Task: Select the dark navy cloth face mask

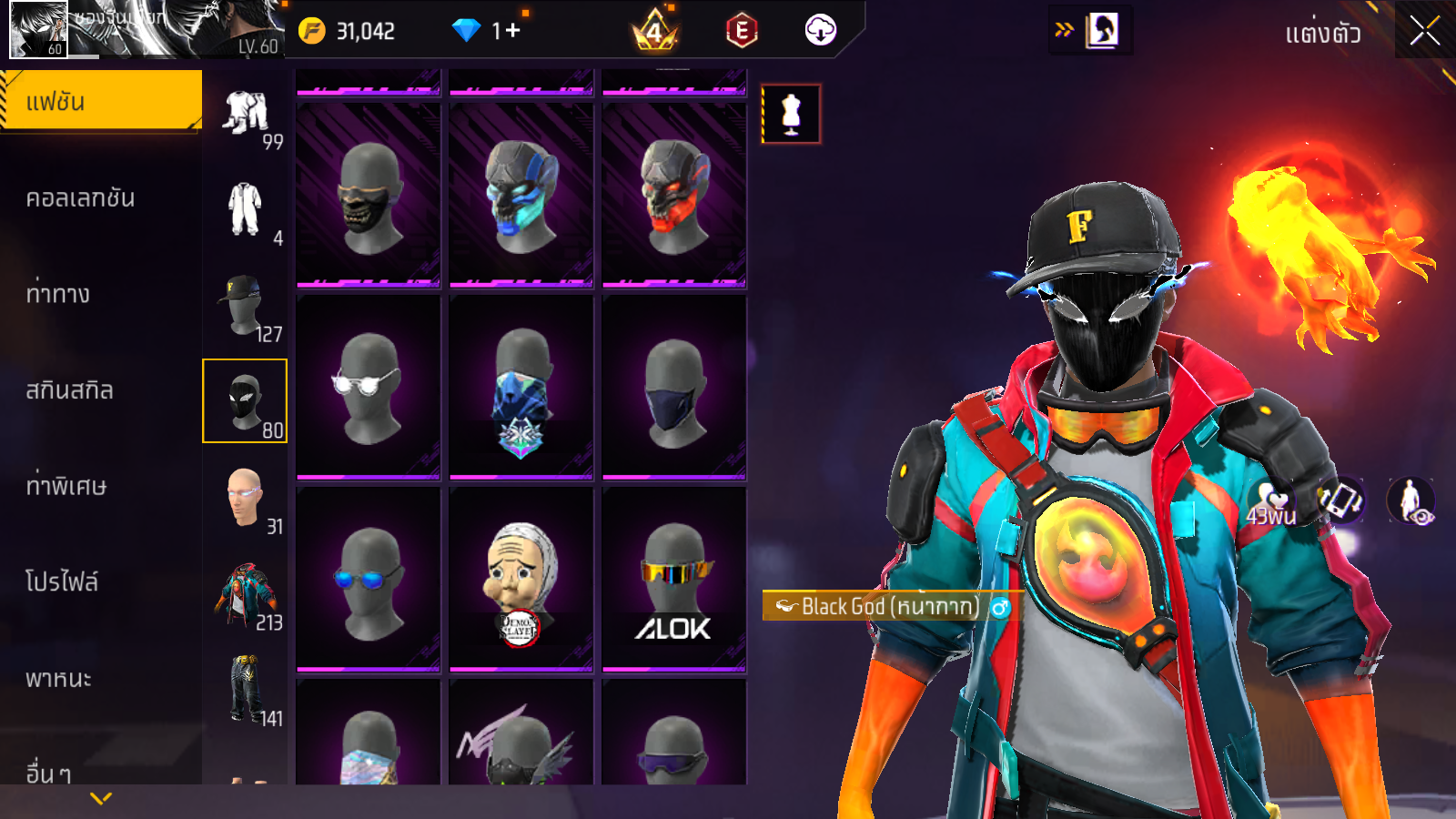Action: [x=674, y=387]
